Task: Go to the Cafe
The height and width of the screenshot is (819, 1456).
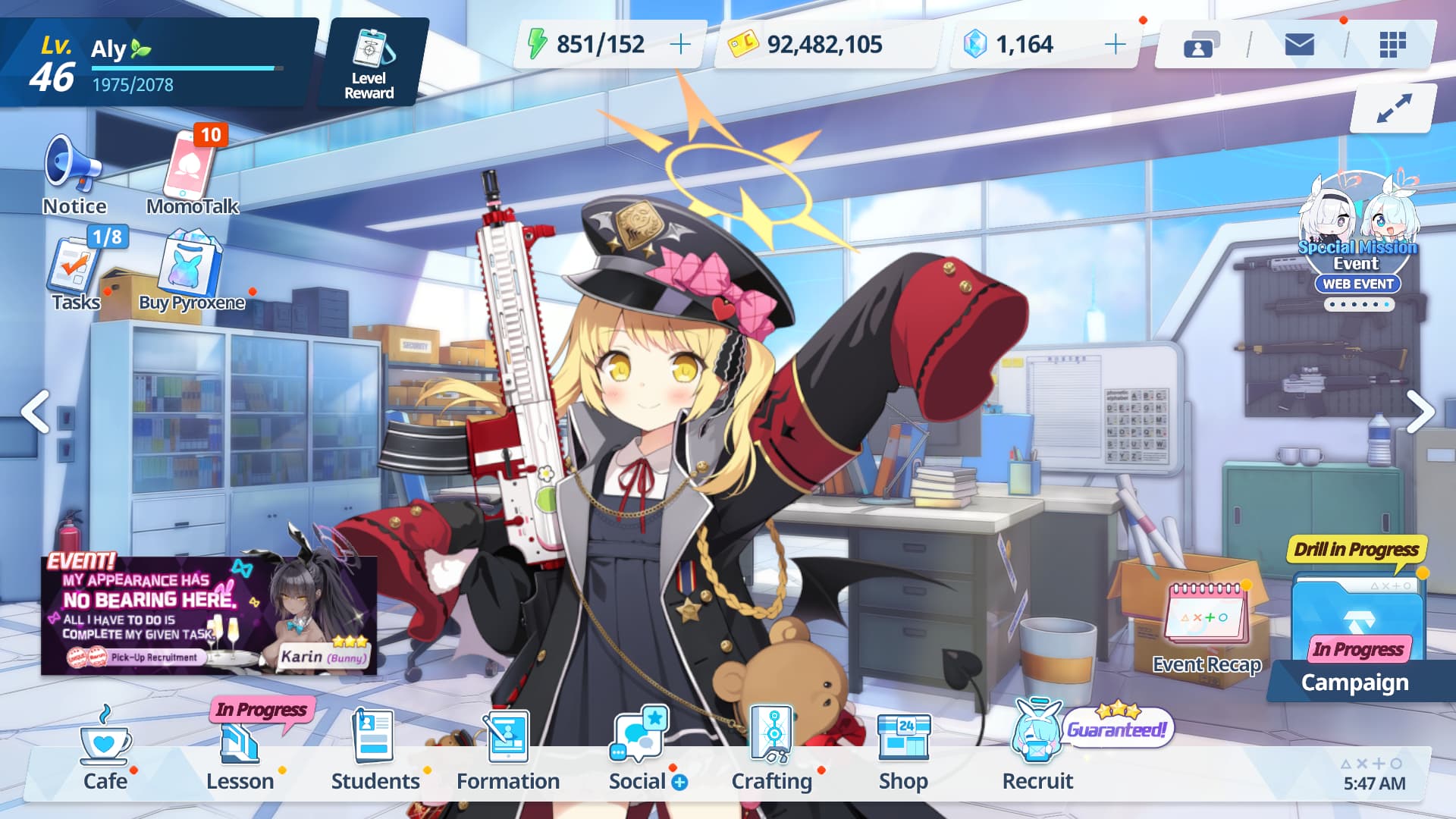Action: (x=105, y=751)
